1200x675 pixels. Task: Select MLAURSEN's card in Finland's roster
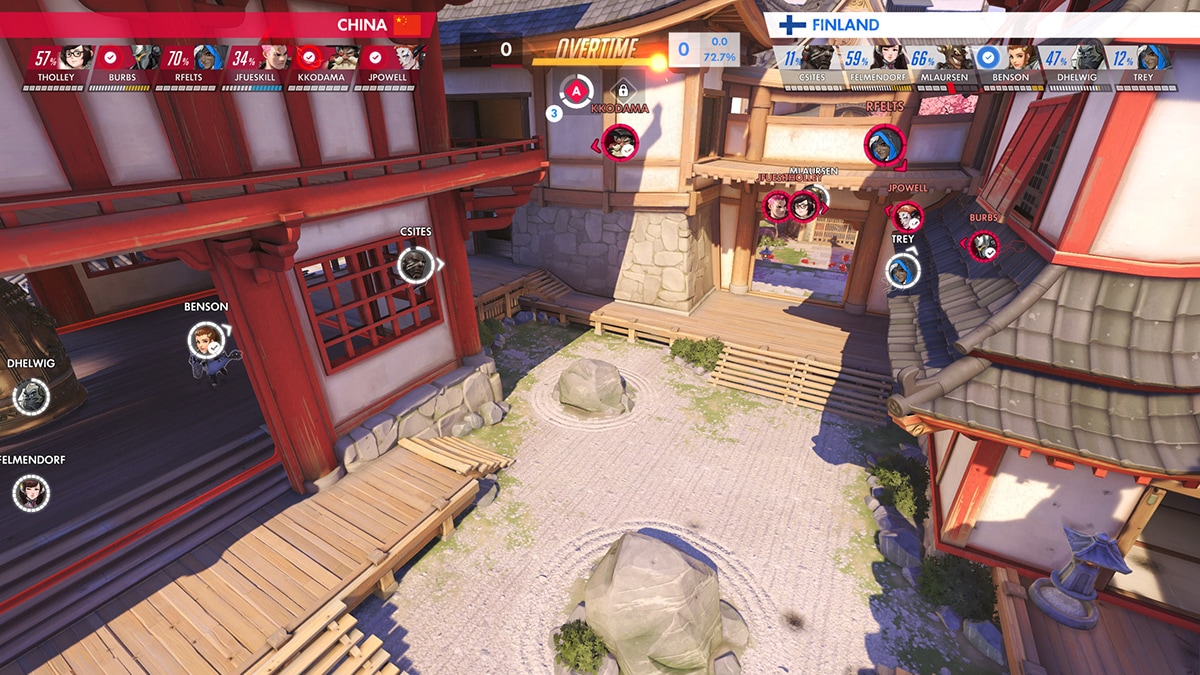(x=942, y=66)
